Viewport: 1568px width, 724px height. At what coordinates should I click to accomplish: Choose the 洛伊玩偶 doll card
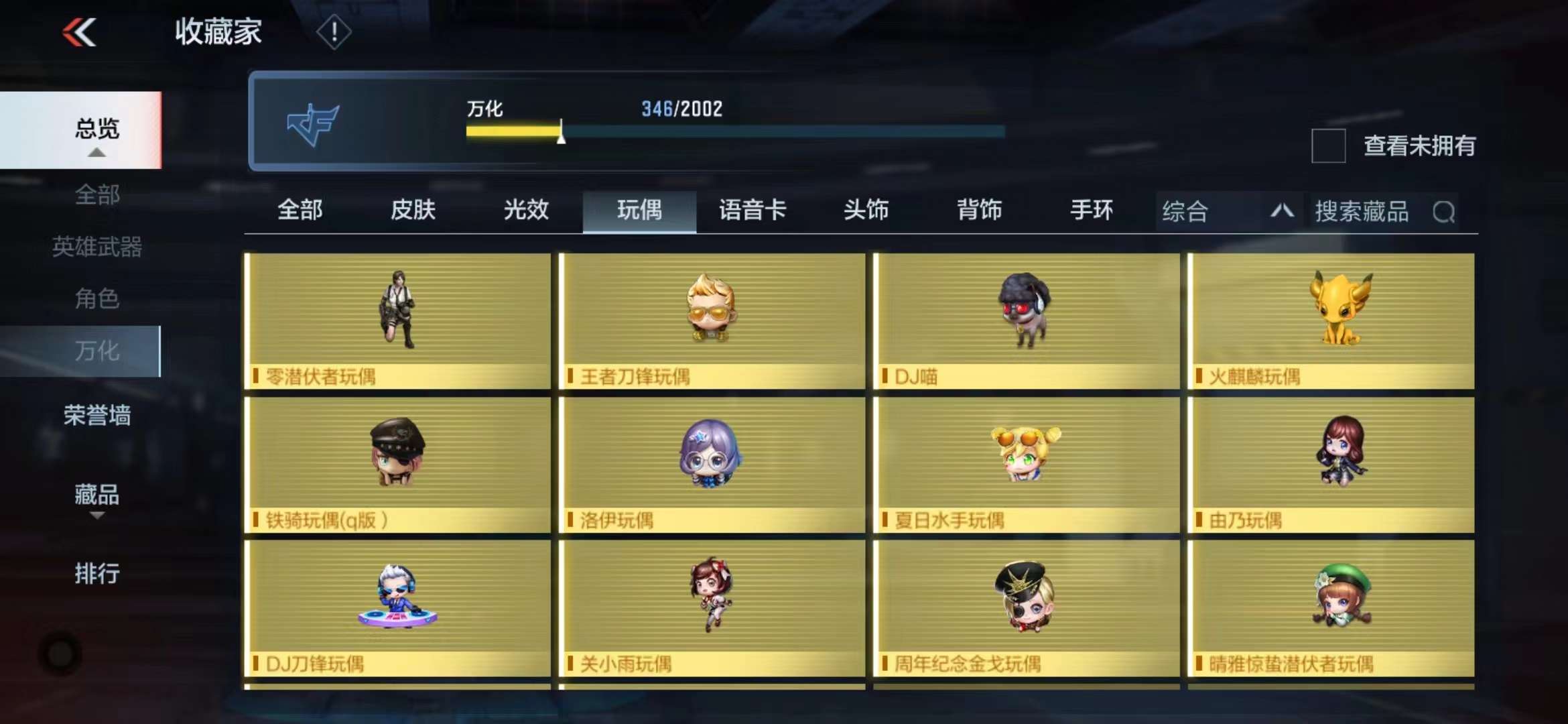(712, 465)
